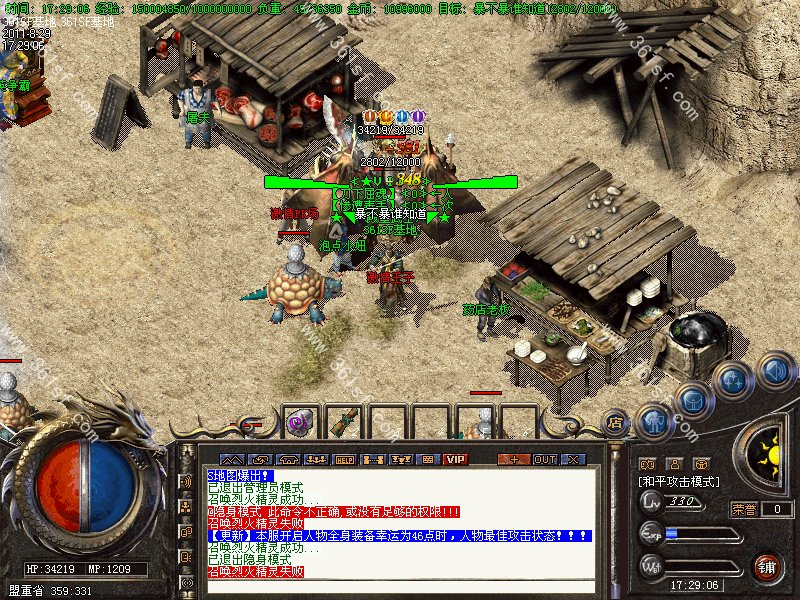
Task: Open the bag round button
Action: pyautogui.click(x=692, y=400)
